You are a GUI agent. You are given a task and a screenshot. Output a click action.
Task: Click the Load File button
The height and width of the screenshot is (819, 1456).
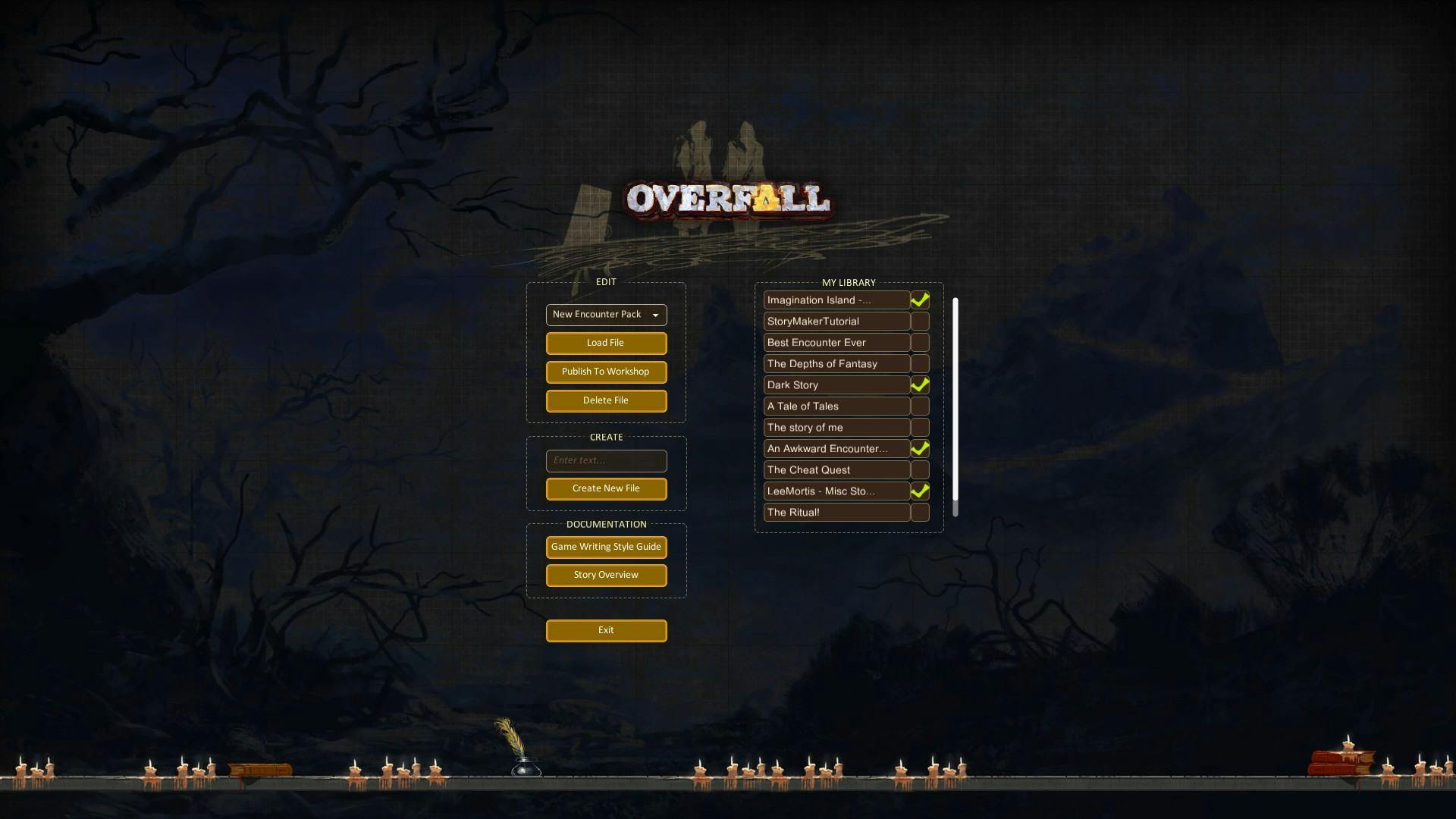click(605, 343)
